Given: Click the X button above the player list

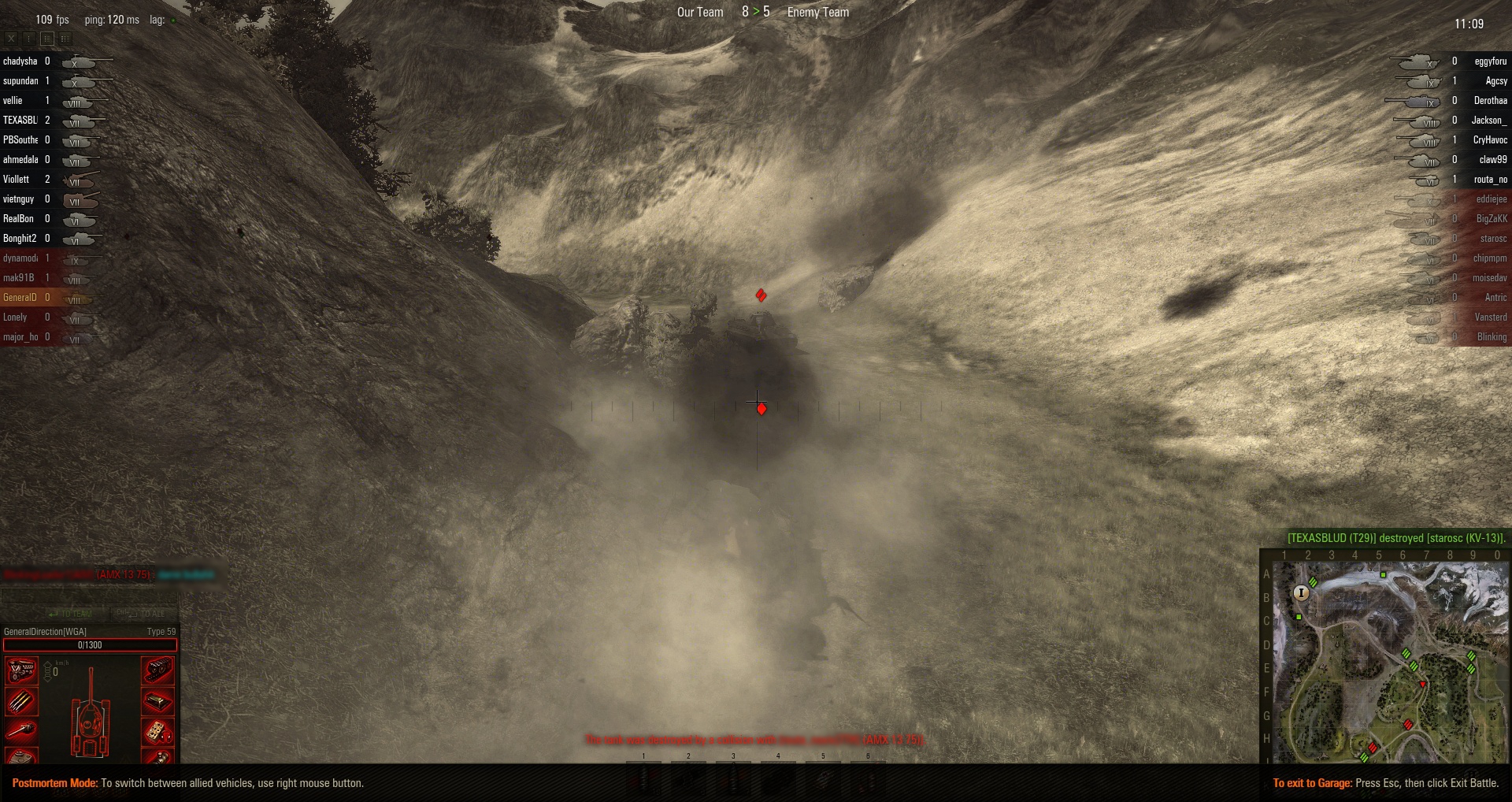Looking at the screenshot, I should [11, 38].
